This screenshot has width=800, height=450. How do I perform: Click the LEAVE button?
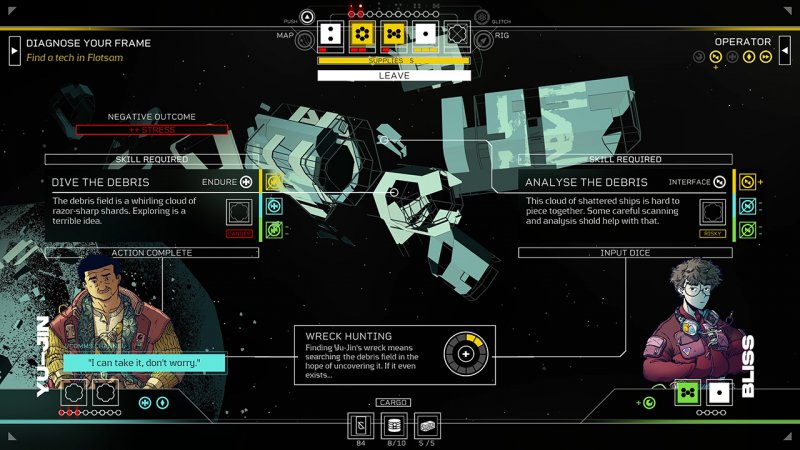(x=394, y=75)
